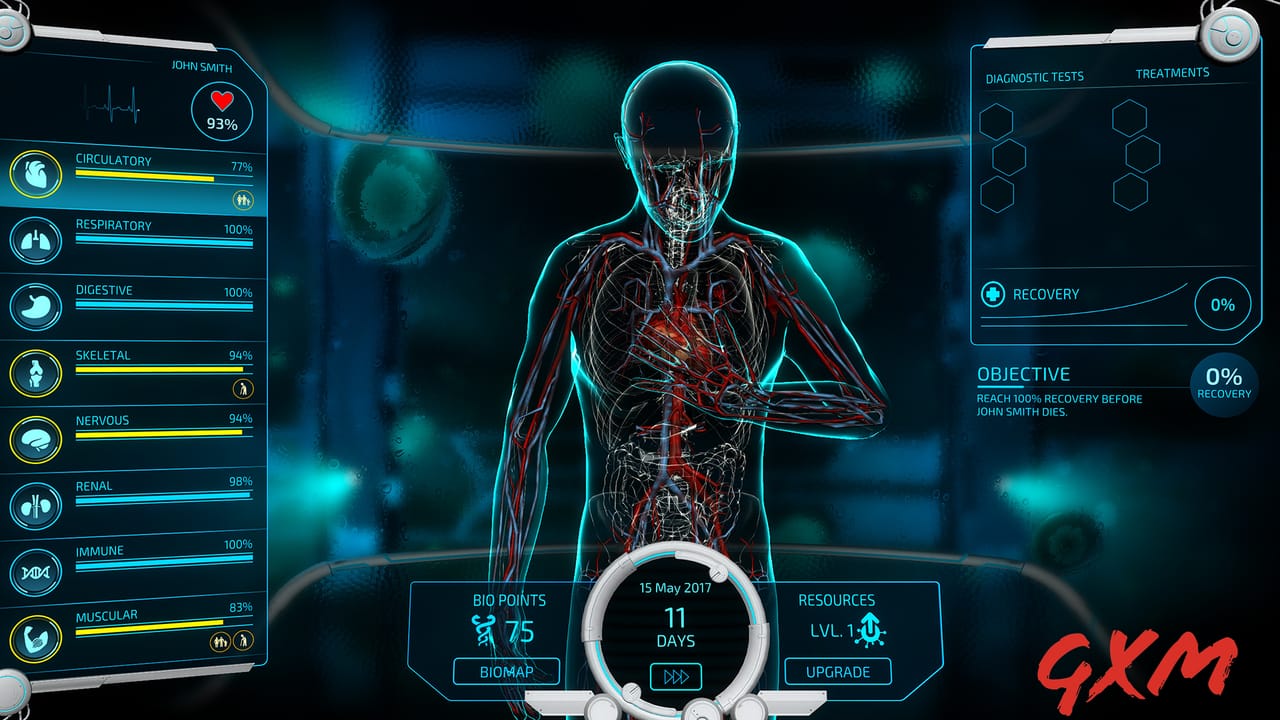Toggle the contagion badge on Circulatory
Screen dimensions: 1280x720
[x=243, y=198]
